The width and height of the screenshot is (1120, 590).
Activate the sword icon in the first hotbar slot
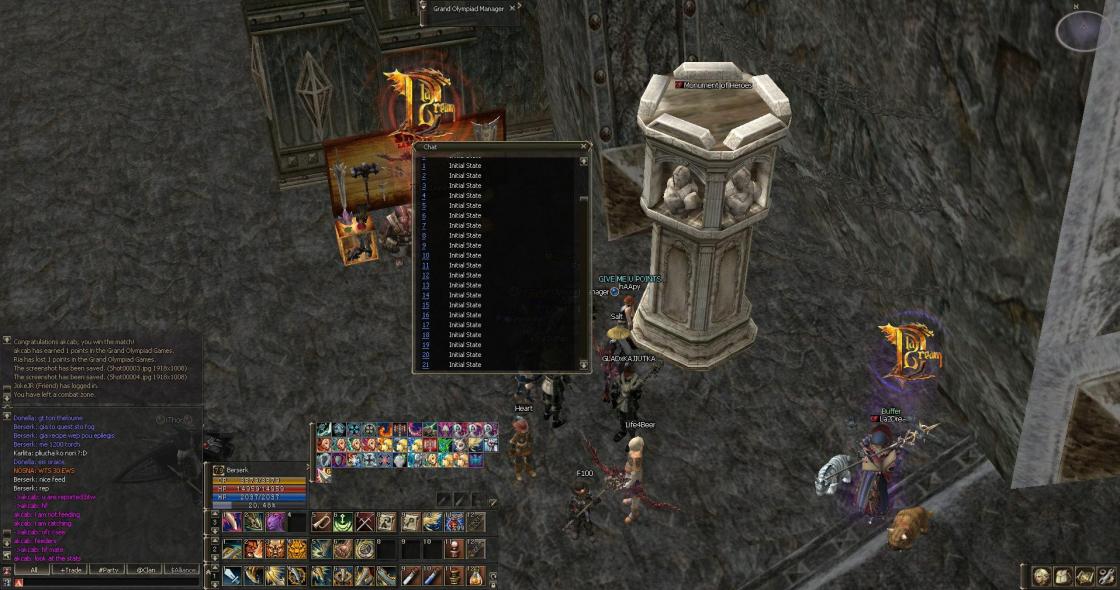(x=231, y=575)
